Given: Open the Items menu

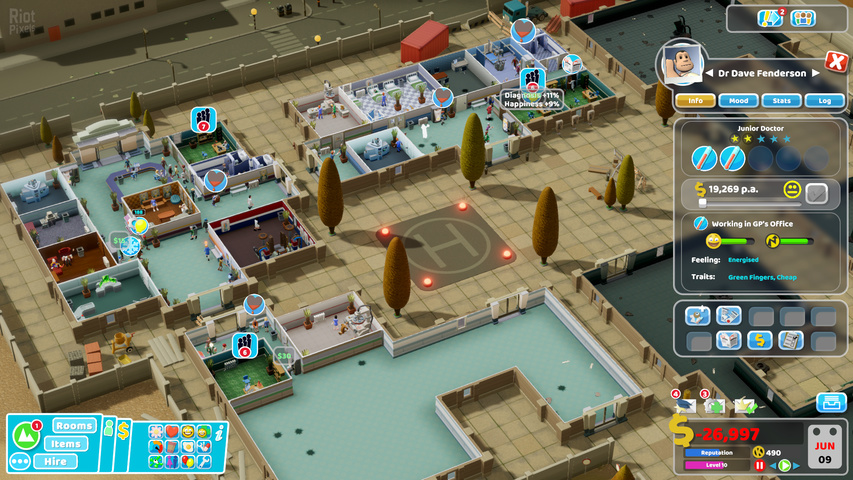Looking at the screenshot, I should pos(66,444).
